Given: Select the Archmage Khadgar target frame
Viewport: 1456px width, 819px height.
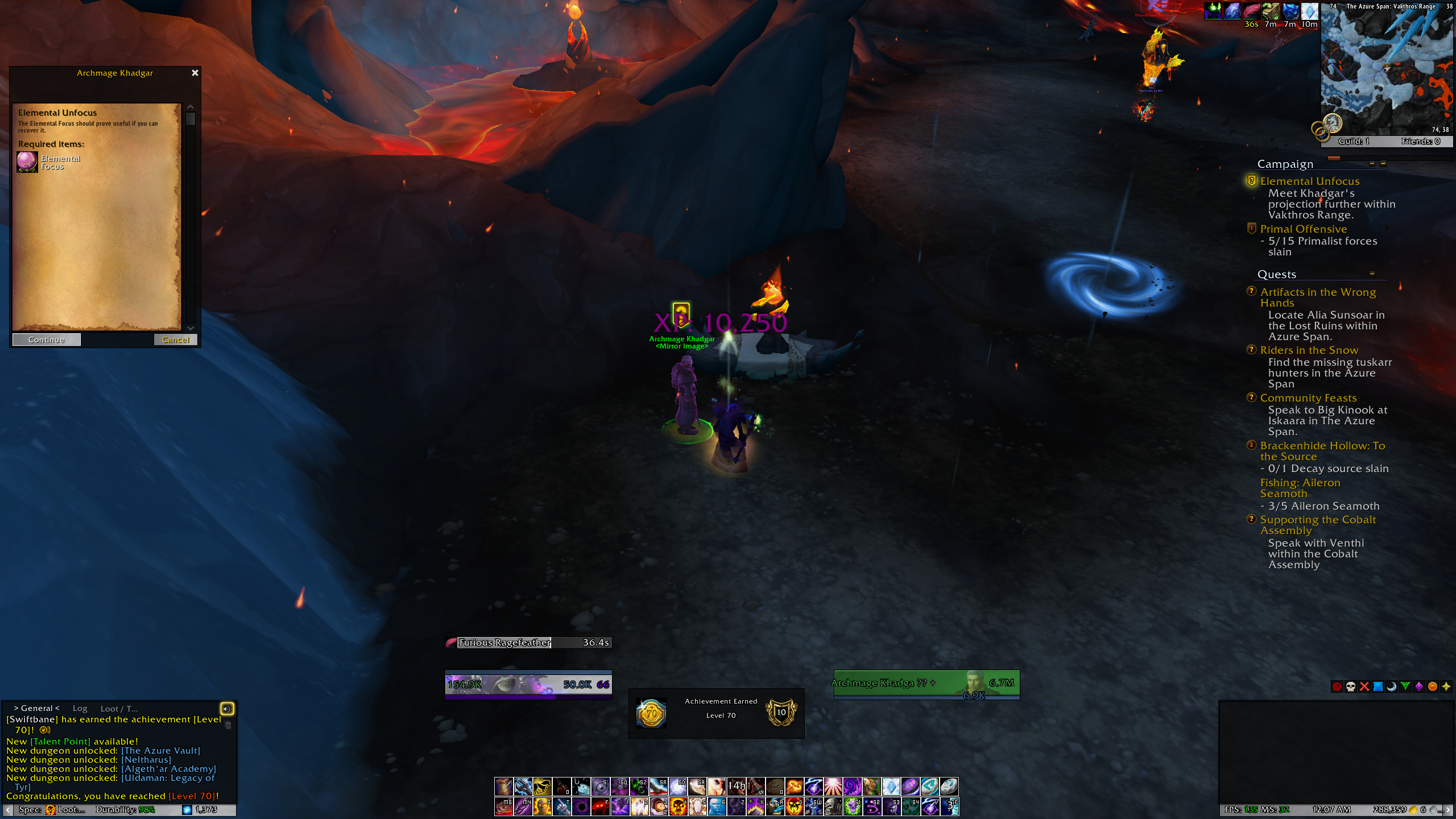Looking at the screenshot, I should tap(926, 684).
